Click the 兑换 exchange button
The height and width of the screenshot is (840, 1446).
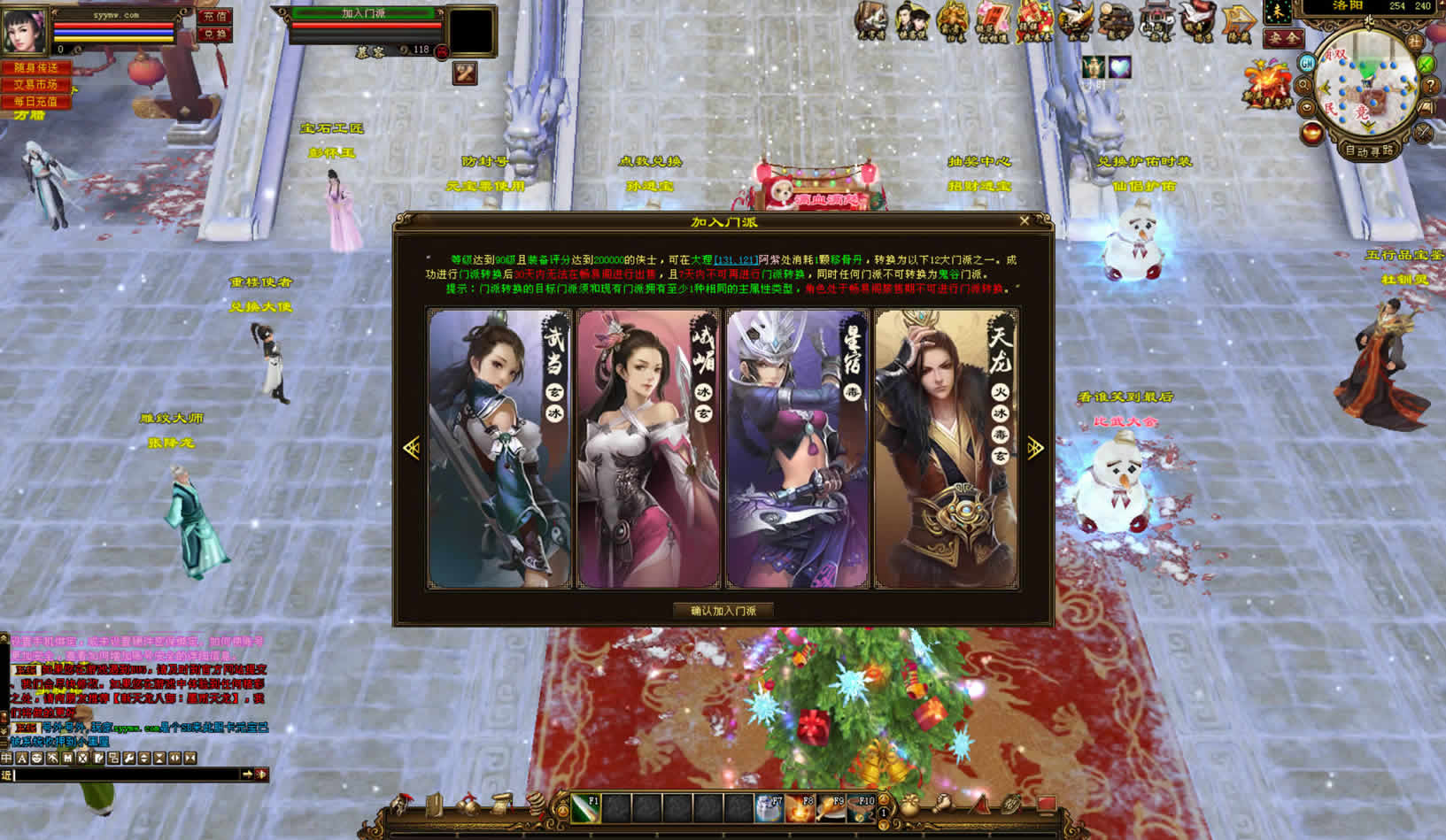[213, 35]
